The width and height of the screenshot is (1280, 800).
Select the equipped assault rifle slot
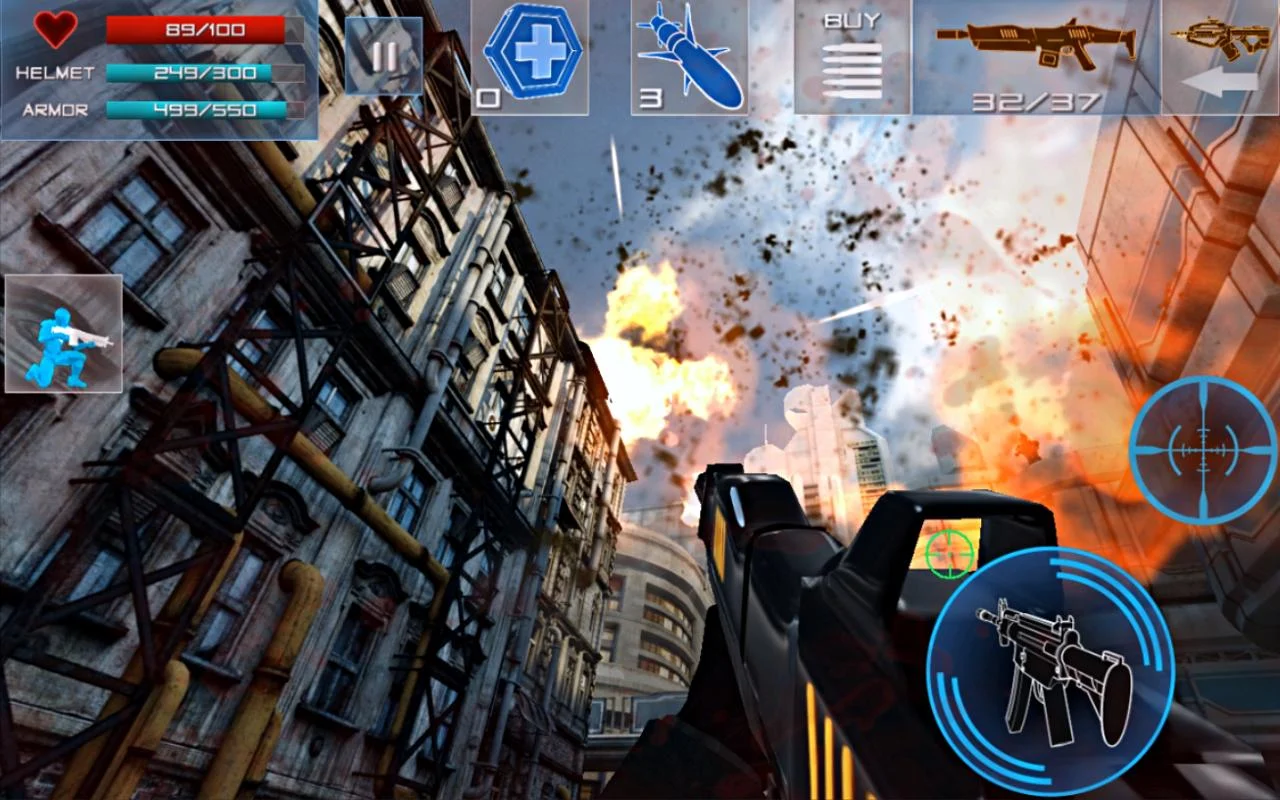point(1036,56)
